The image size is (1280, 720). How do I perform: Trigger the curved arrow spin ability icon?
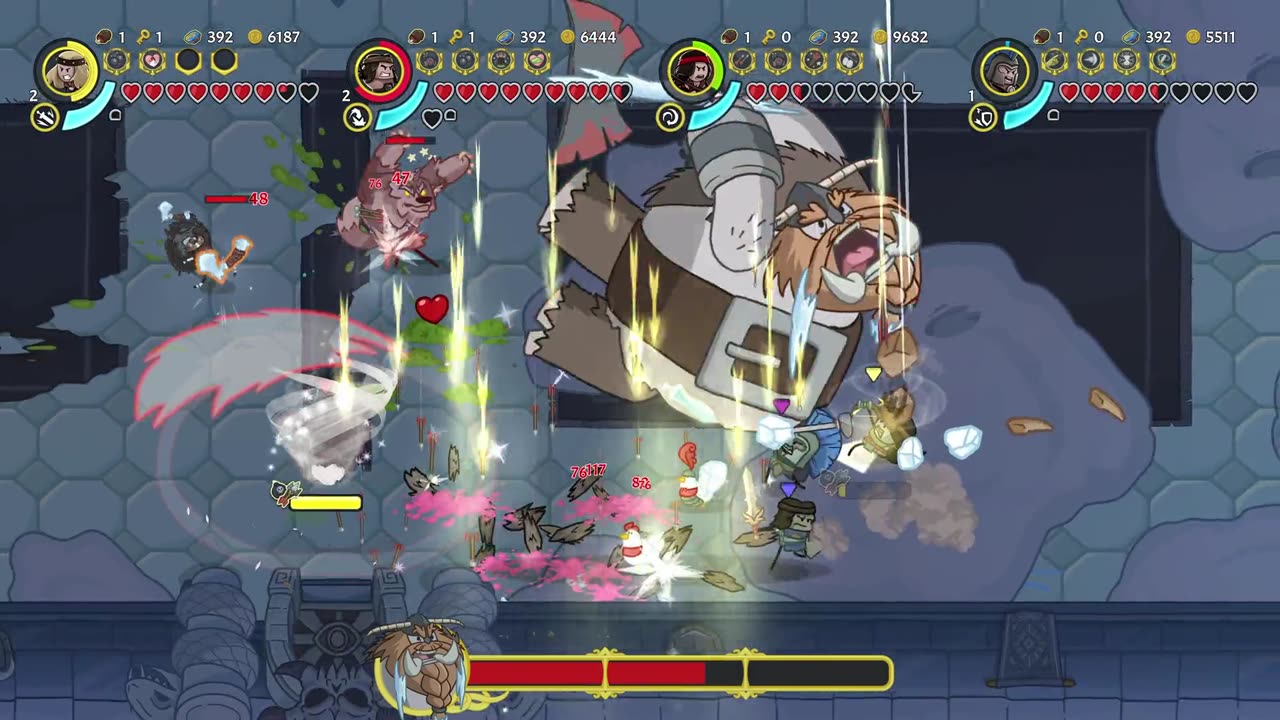(x=357, y=118)
